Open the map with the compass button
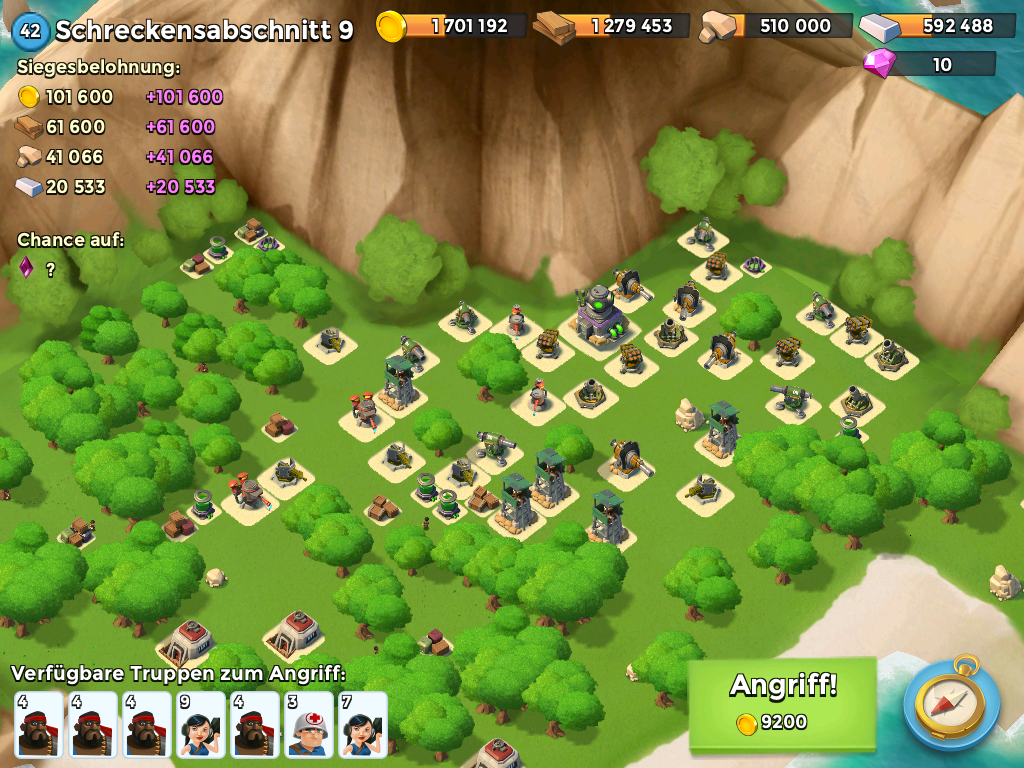Screen dimensions: 1024x768 pos(951,703)
